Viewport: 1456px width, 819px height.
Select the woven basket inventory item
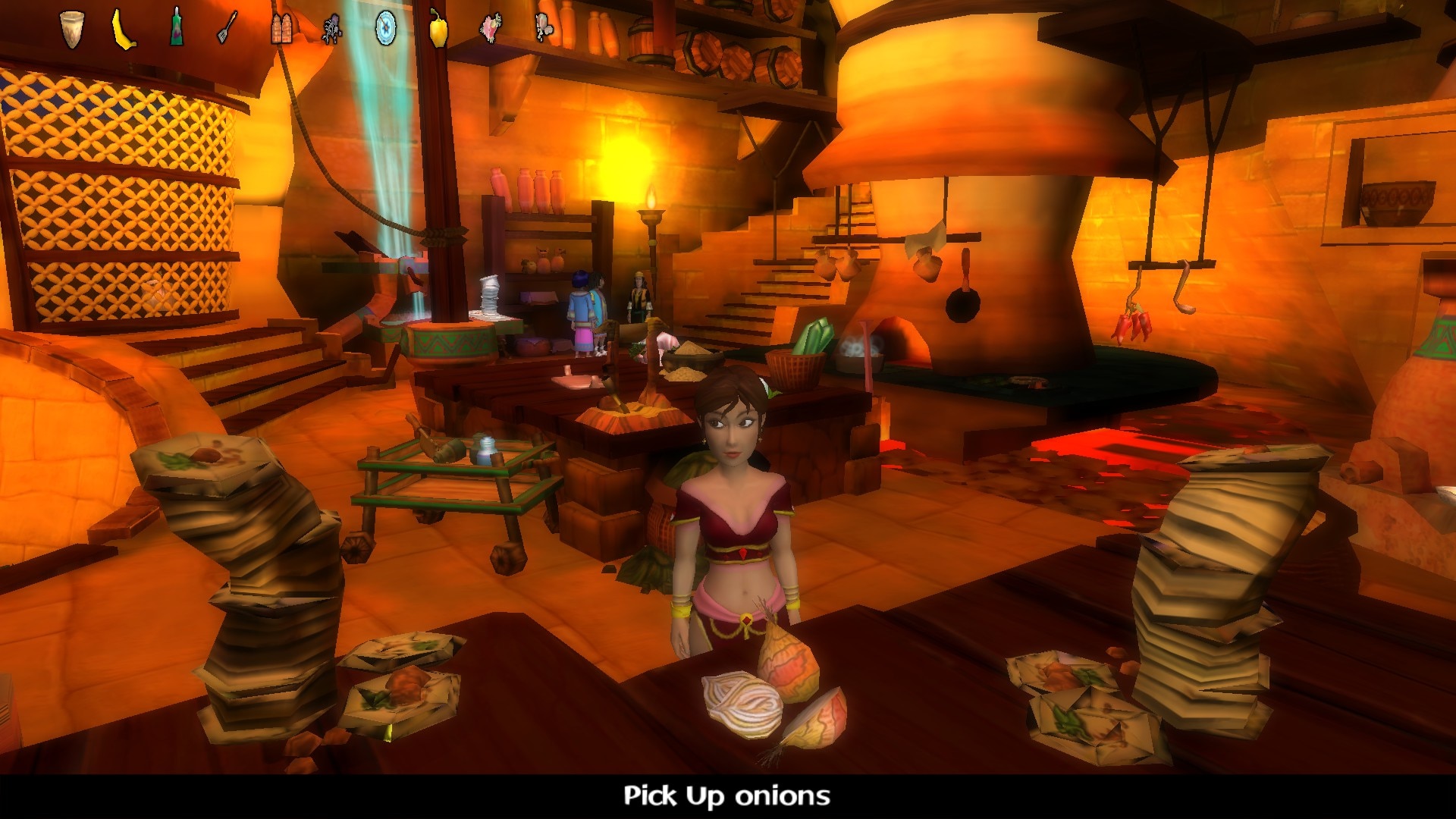coord(71,30)
